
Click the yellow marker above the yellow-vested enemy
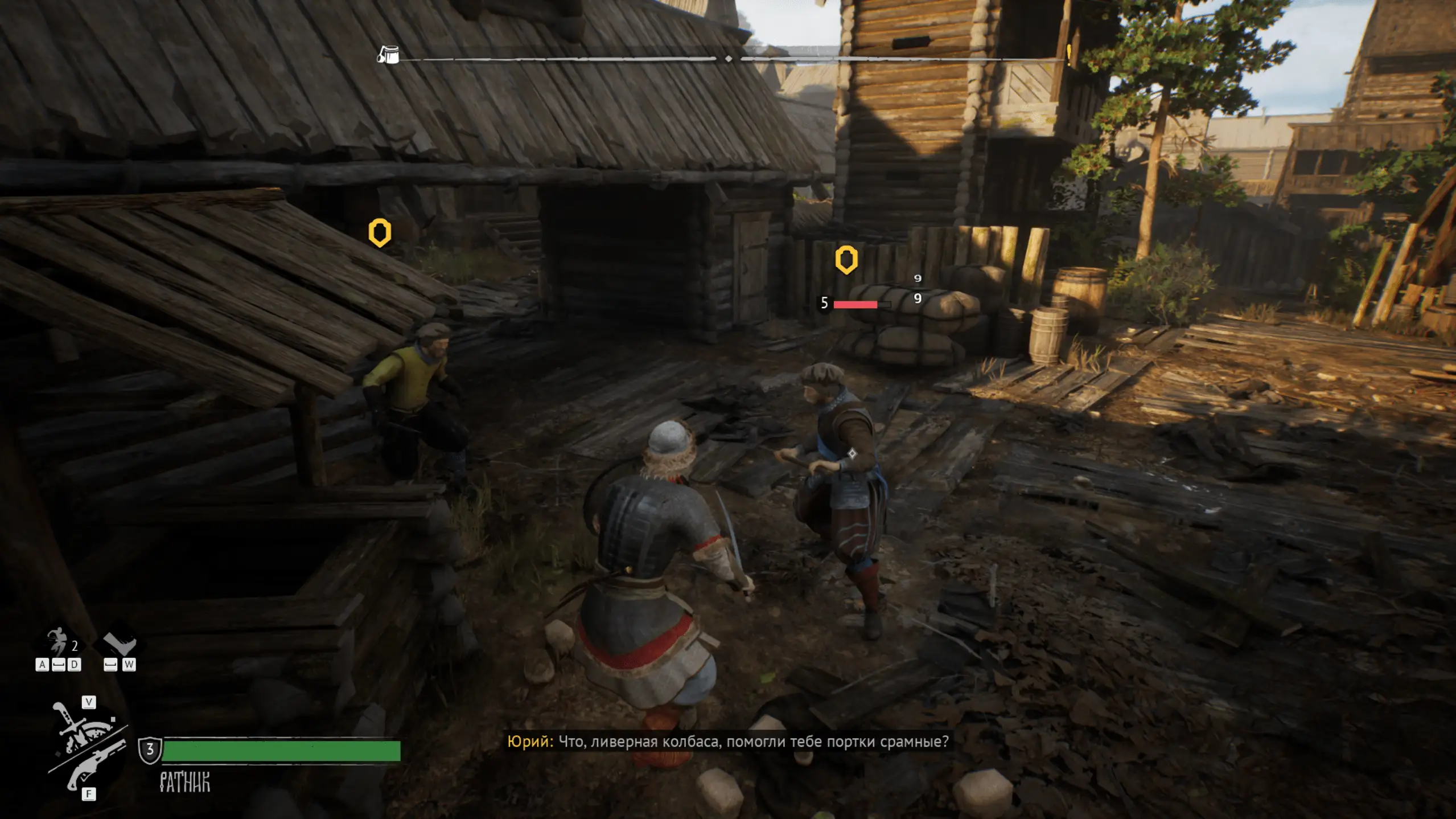(380, 232)
